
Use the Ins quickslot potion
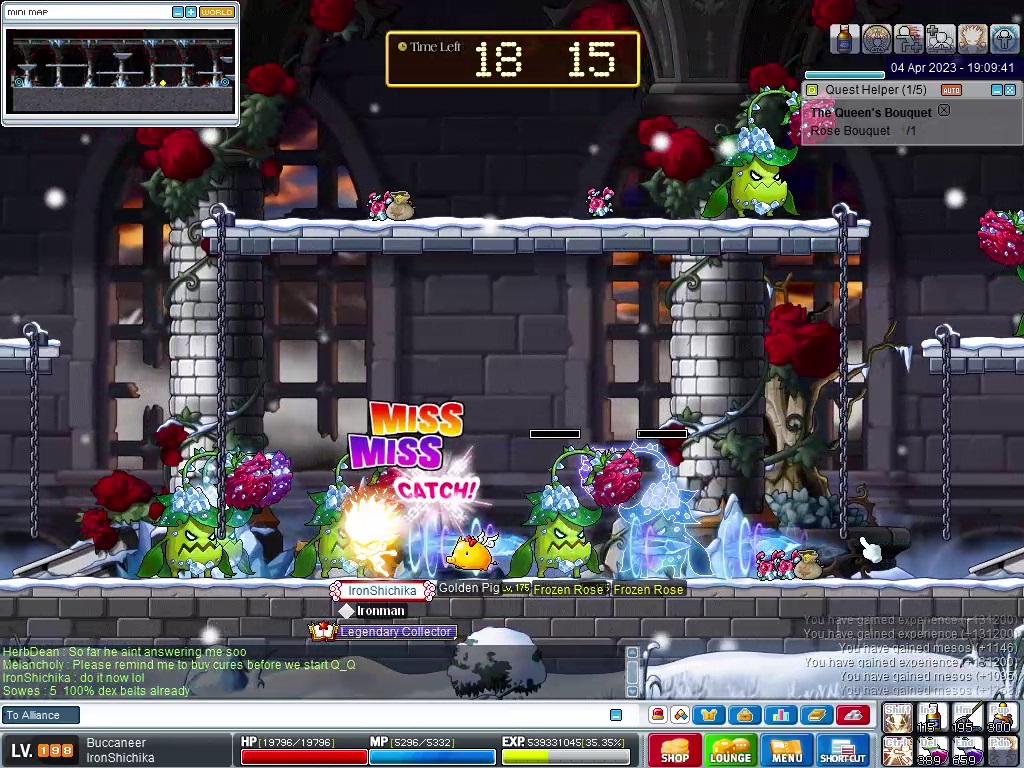(932, 718)
